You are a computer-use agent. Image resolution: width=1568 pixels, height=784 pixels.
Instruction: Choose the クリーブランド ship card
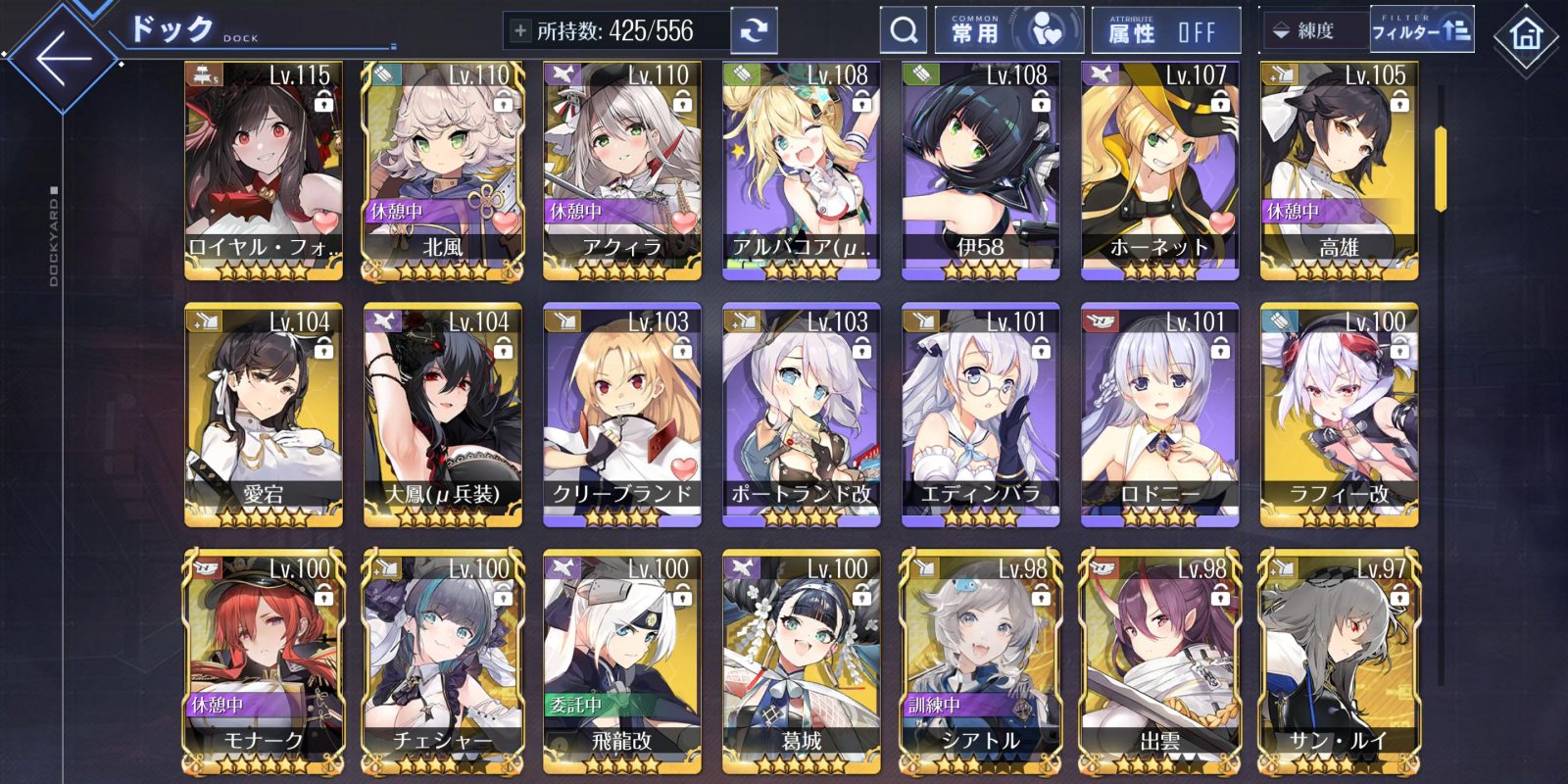coord(622,415)
